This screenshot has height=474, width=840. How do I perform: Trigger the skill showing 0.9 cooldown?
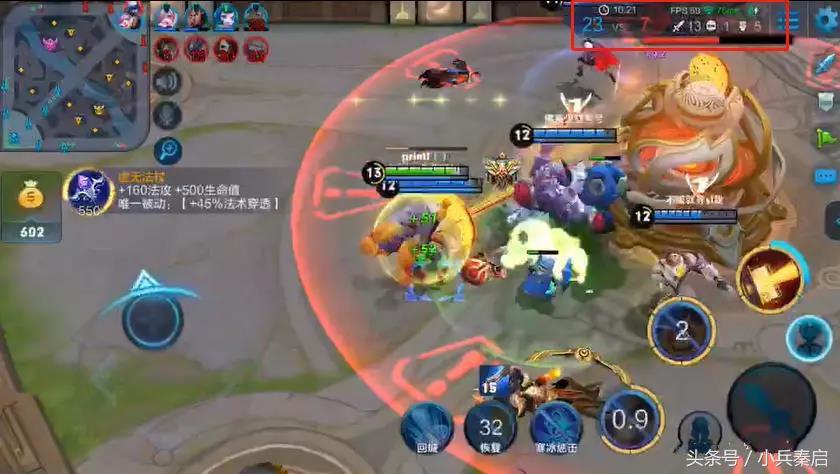tap(630, 420)
